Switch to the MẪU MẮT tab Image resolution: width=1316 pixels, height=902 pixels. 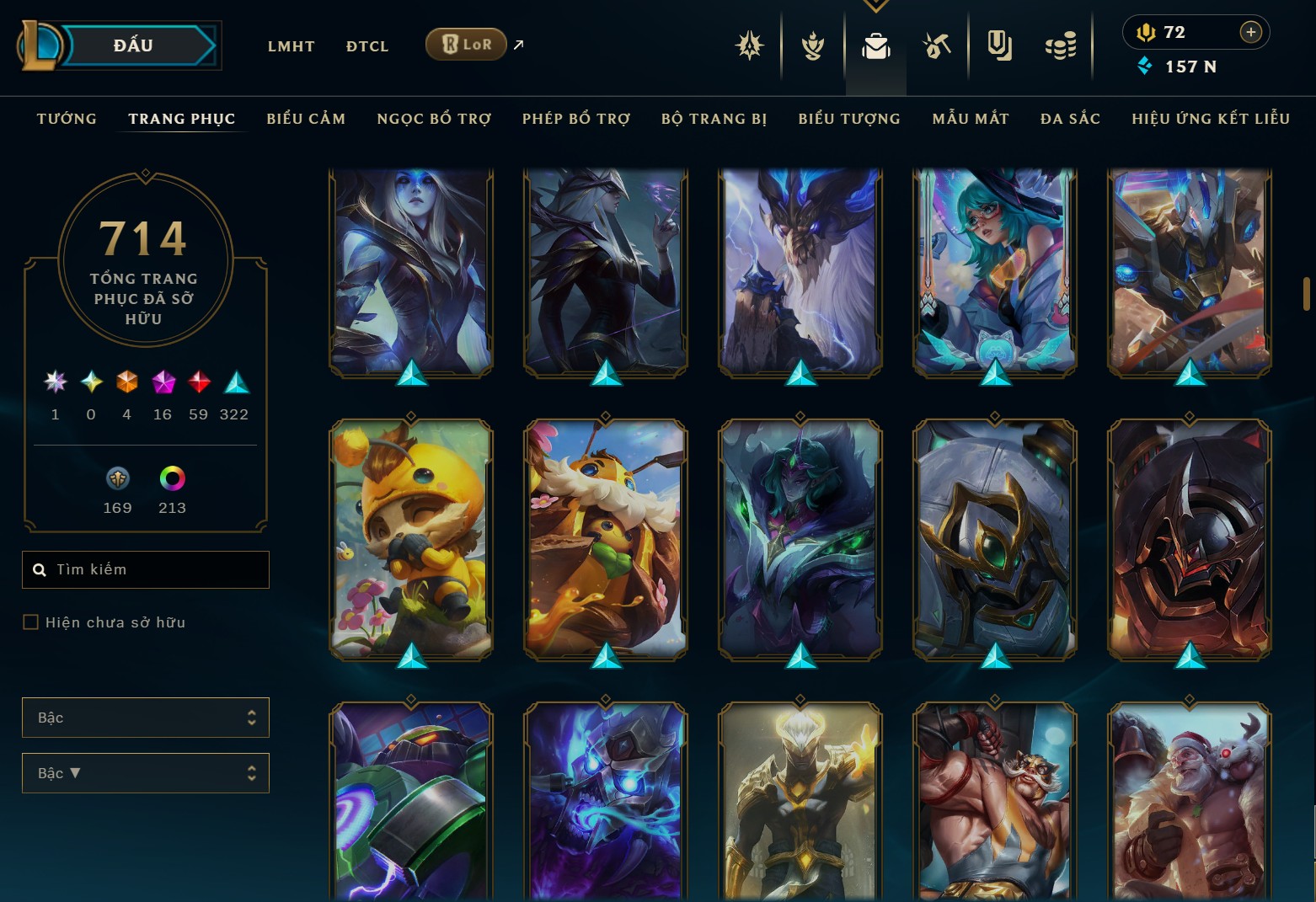click(970, 119)
